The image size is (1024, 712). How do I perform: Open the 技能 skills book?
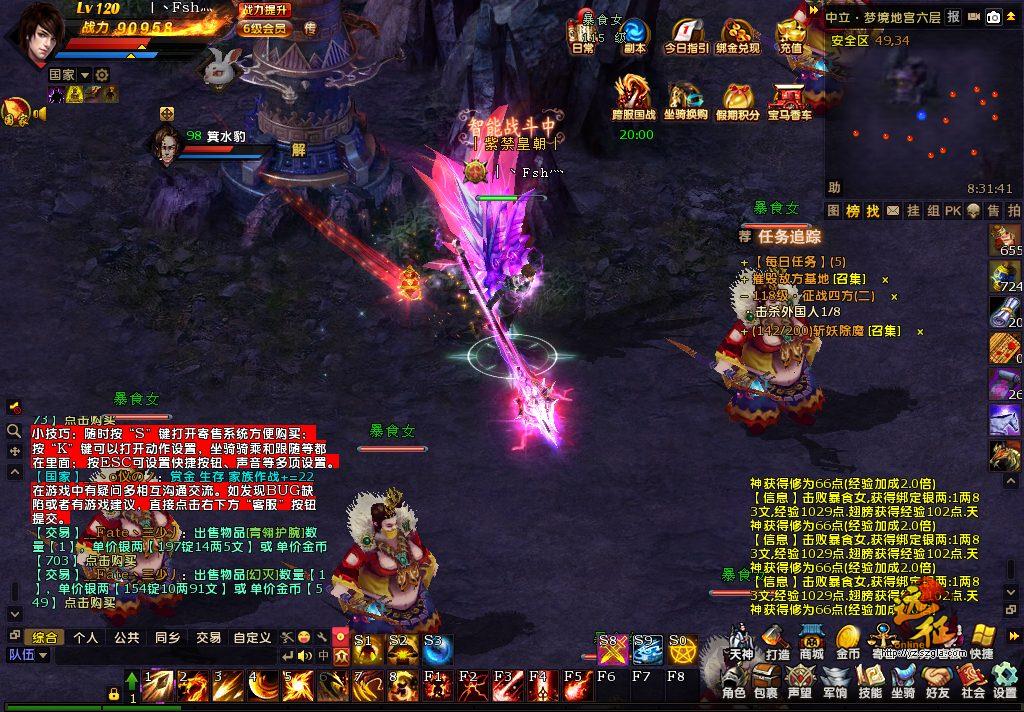coord(870,680)
